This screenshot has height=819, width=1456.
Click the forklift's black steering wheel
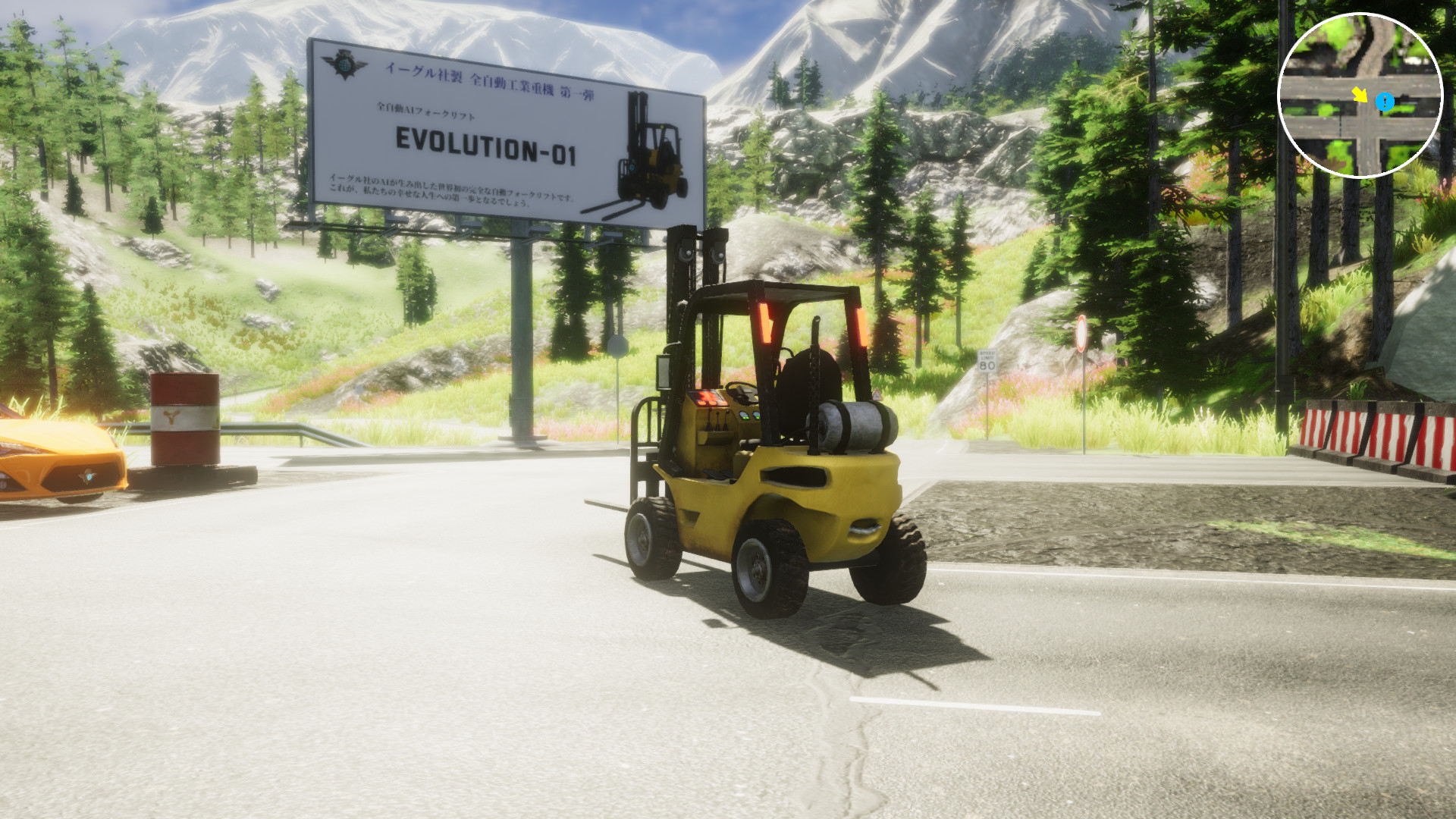coord(740,393)
